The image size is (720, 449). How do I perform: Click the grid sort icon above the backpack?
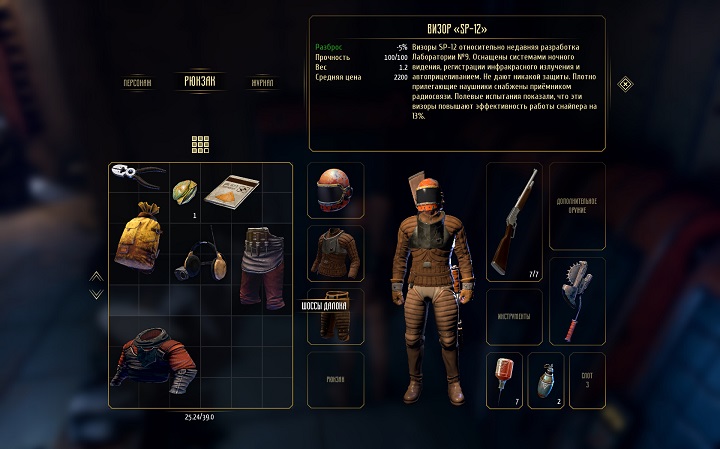click(x=199, y=144)
